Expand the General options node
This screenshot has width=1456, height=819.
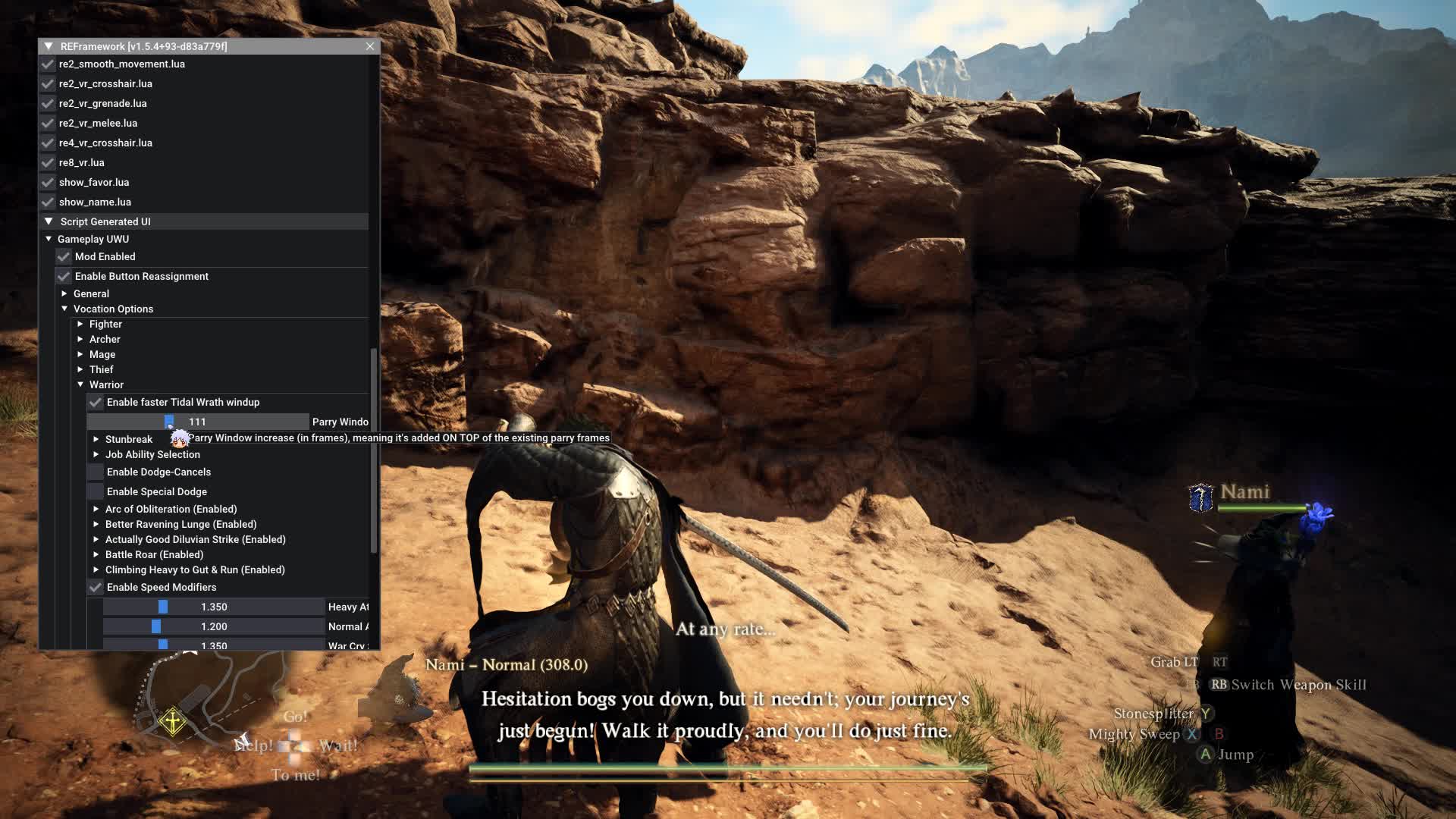(64, 293)
